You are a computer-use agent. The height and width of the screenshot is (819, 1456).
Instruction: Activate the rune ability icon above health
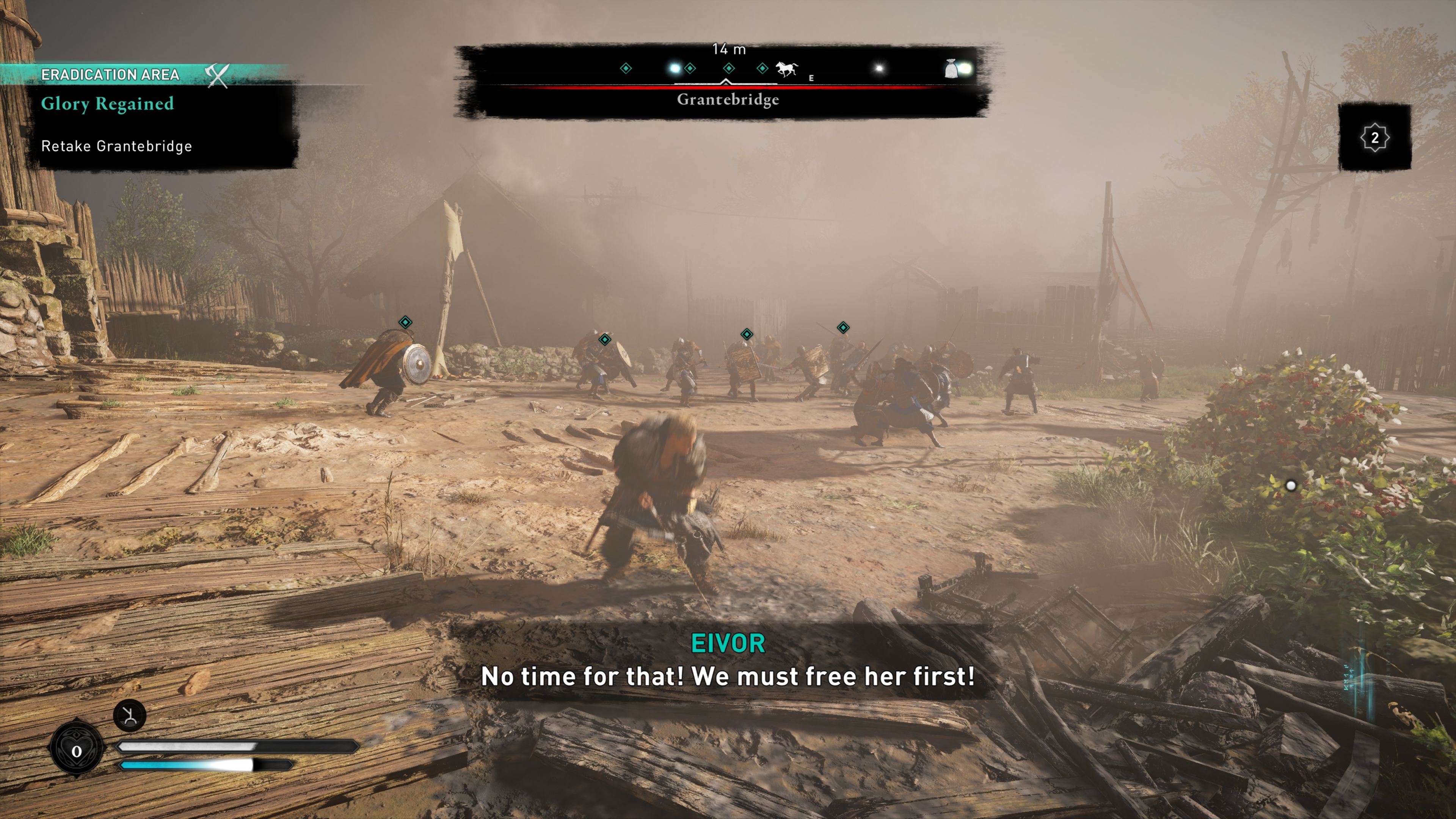(x=129, y=715)
